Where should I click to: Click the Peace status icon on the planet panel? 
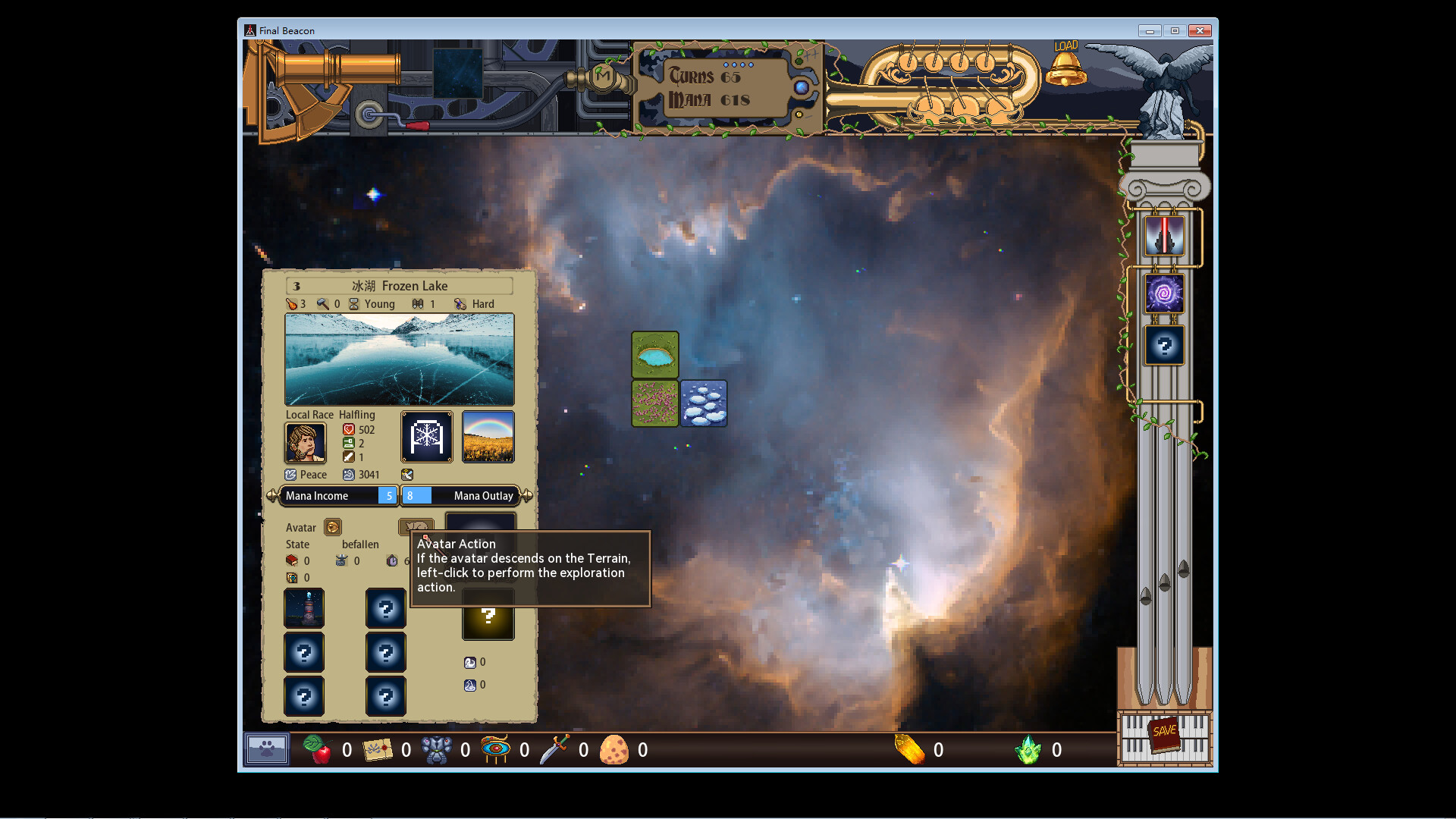(291, 474)
